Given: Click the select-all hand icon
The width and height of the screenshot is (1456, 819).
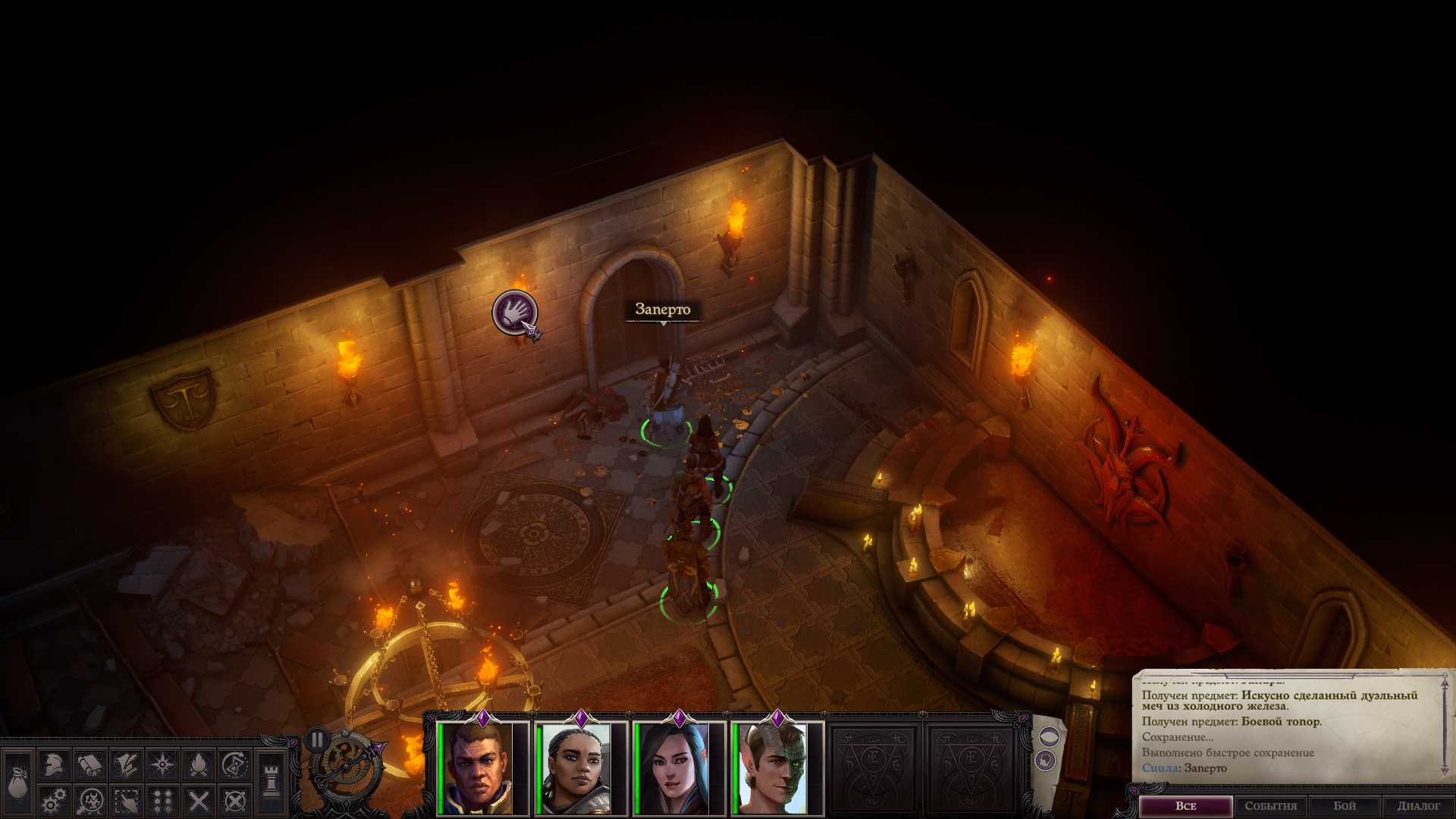Looking at the screenshot, I should coord(126,801).
